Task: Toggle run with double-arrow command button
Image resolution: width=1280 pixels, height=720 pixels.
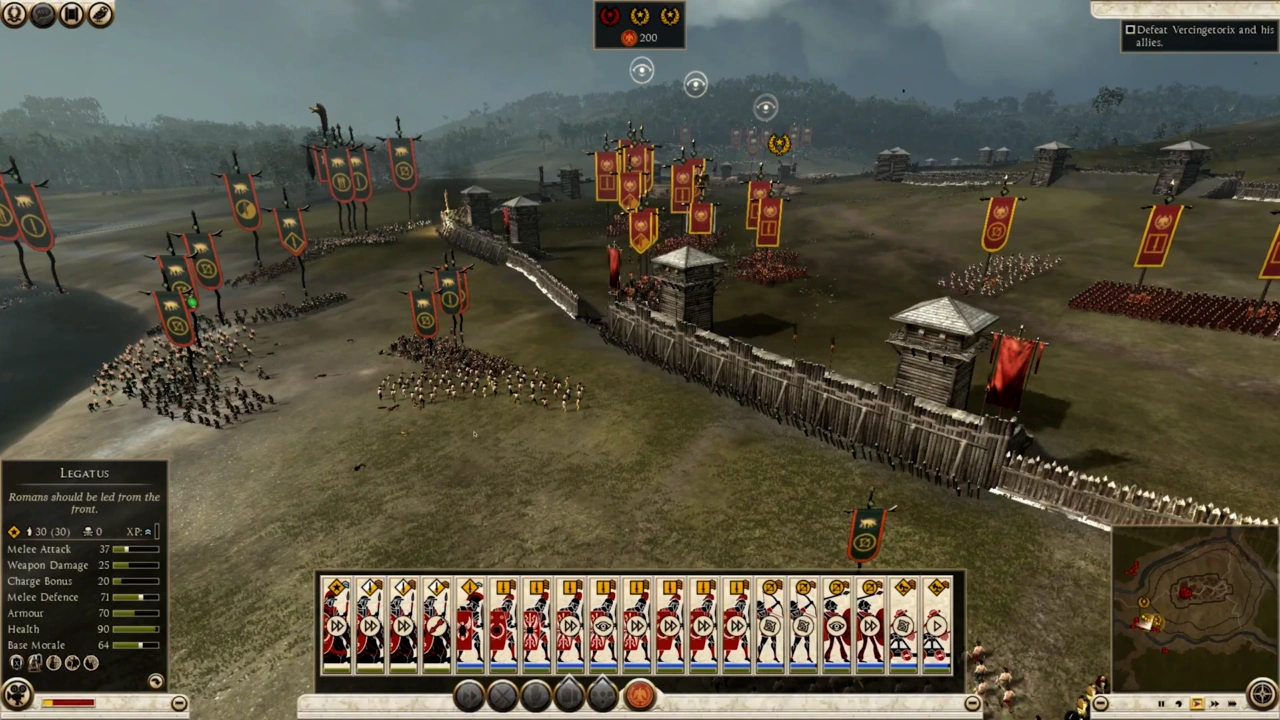Action: pyautogui.click(x=468, y=695)
